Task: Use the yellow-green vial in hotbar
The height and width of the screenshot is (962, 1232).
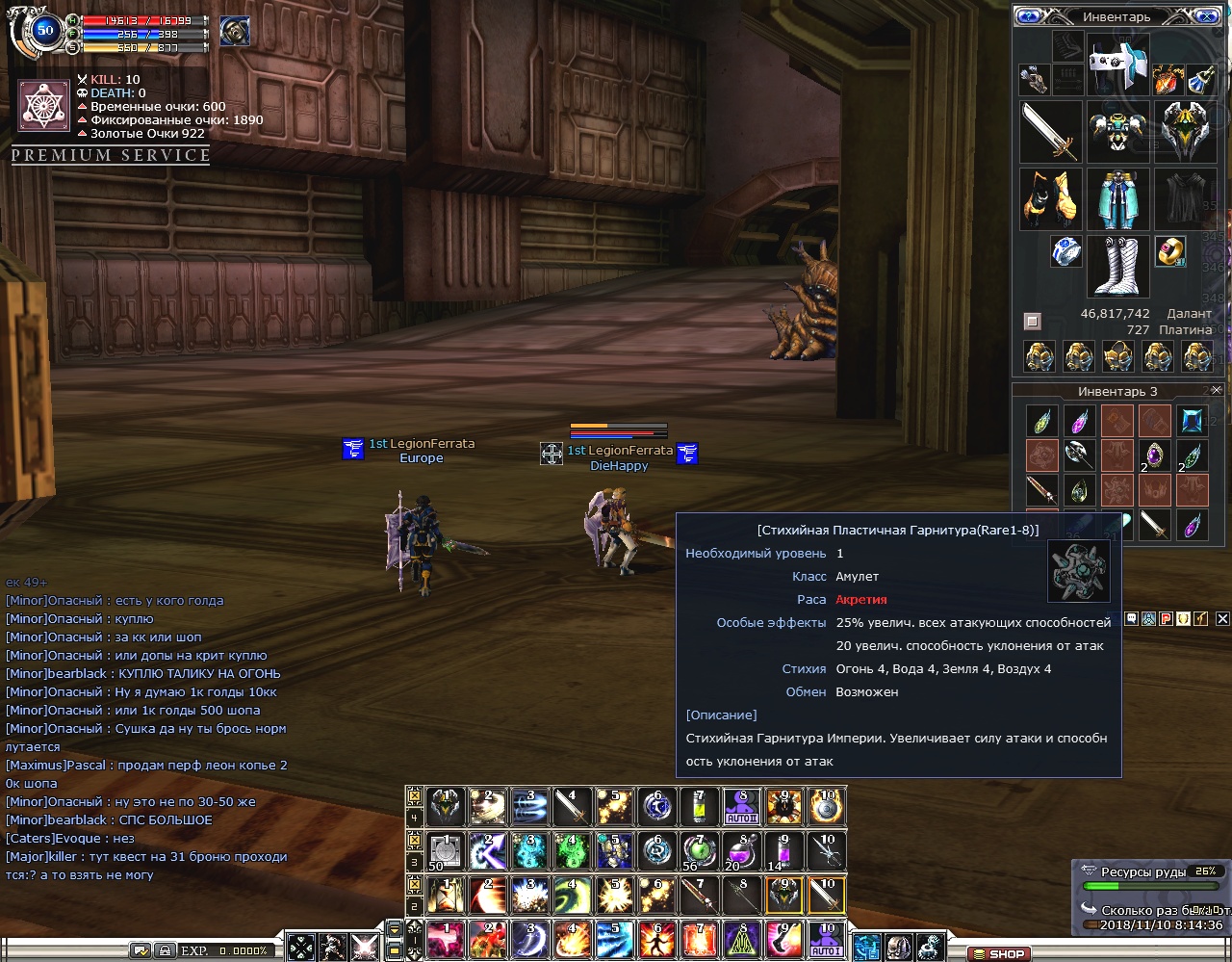Action: point(700,806)
